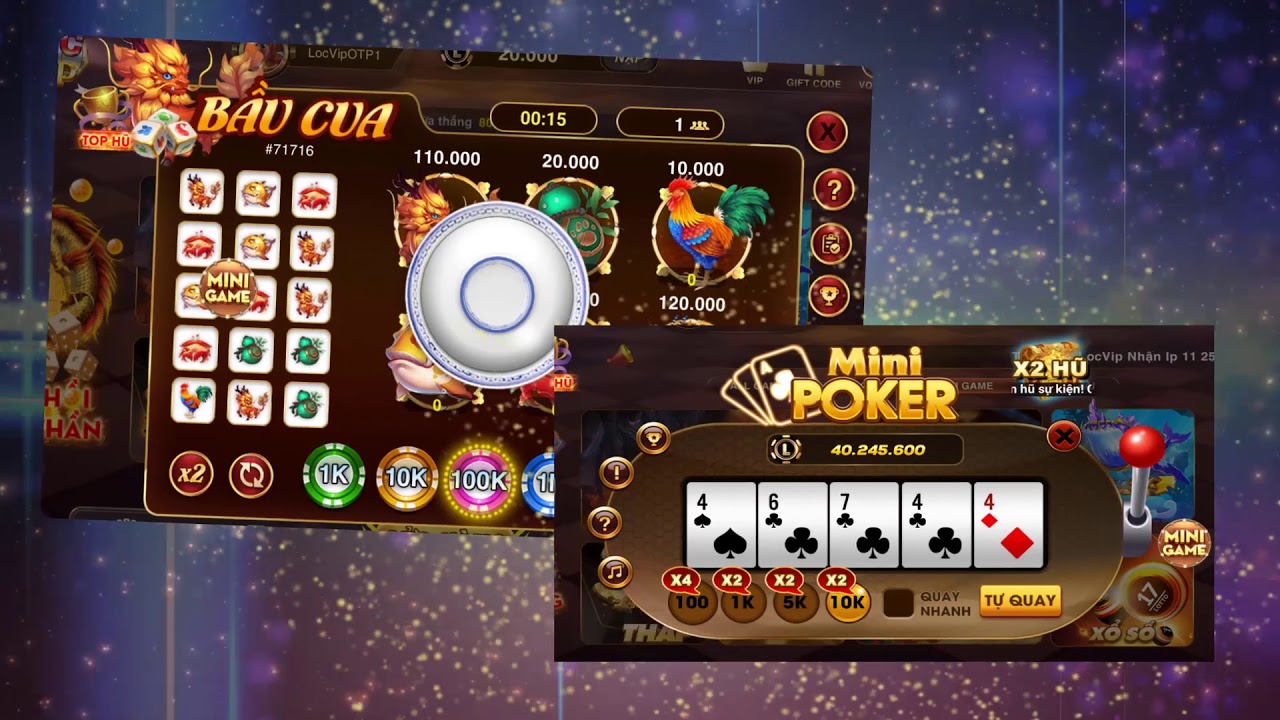
Task: Open the Bầu Cua help question mark
Action: 832,188
